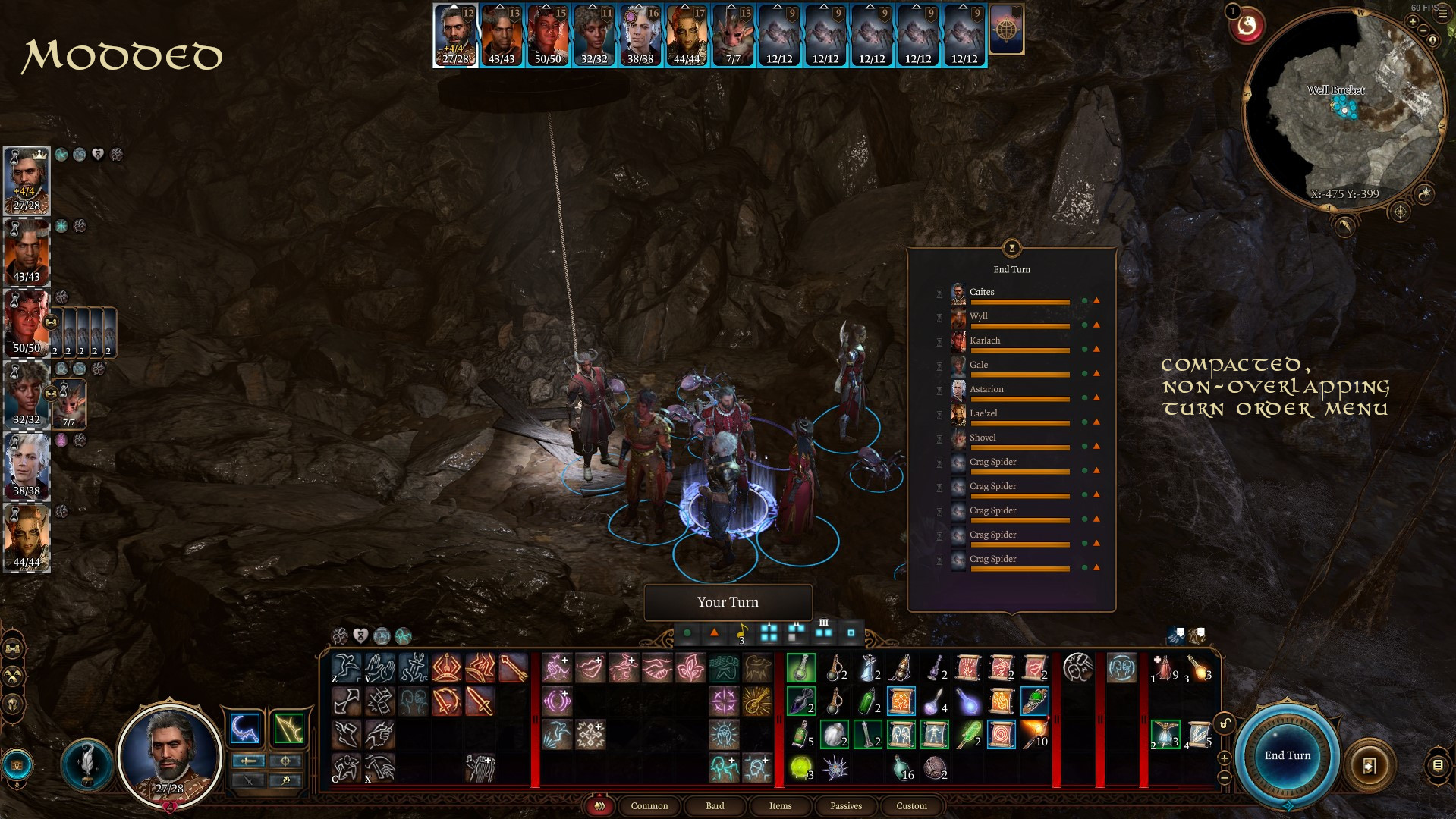The width and height of the screenshot is (1456, 819).
Task: Toggle the bonus action triangle filter
Action: tap(715, 632)
